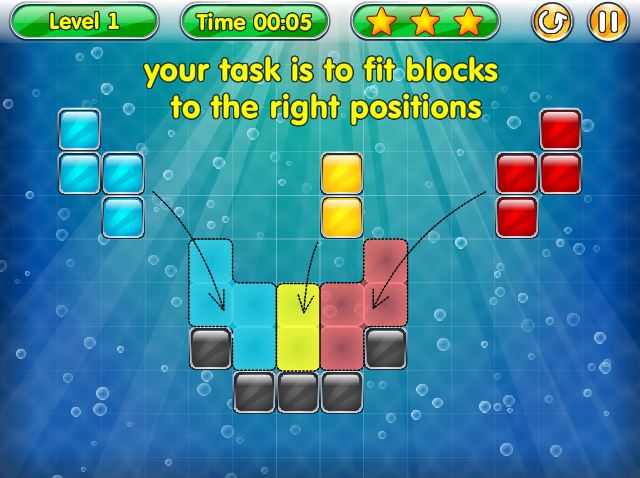
Task: Select the blue puzzle block piece
Action: [x=80, y=172]
